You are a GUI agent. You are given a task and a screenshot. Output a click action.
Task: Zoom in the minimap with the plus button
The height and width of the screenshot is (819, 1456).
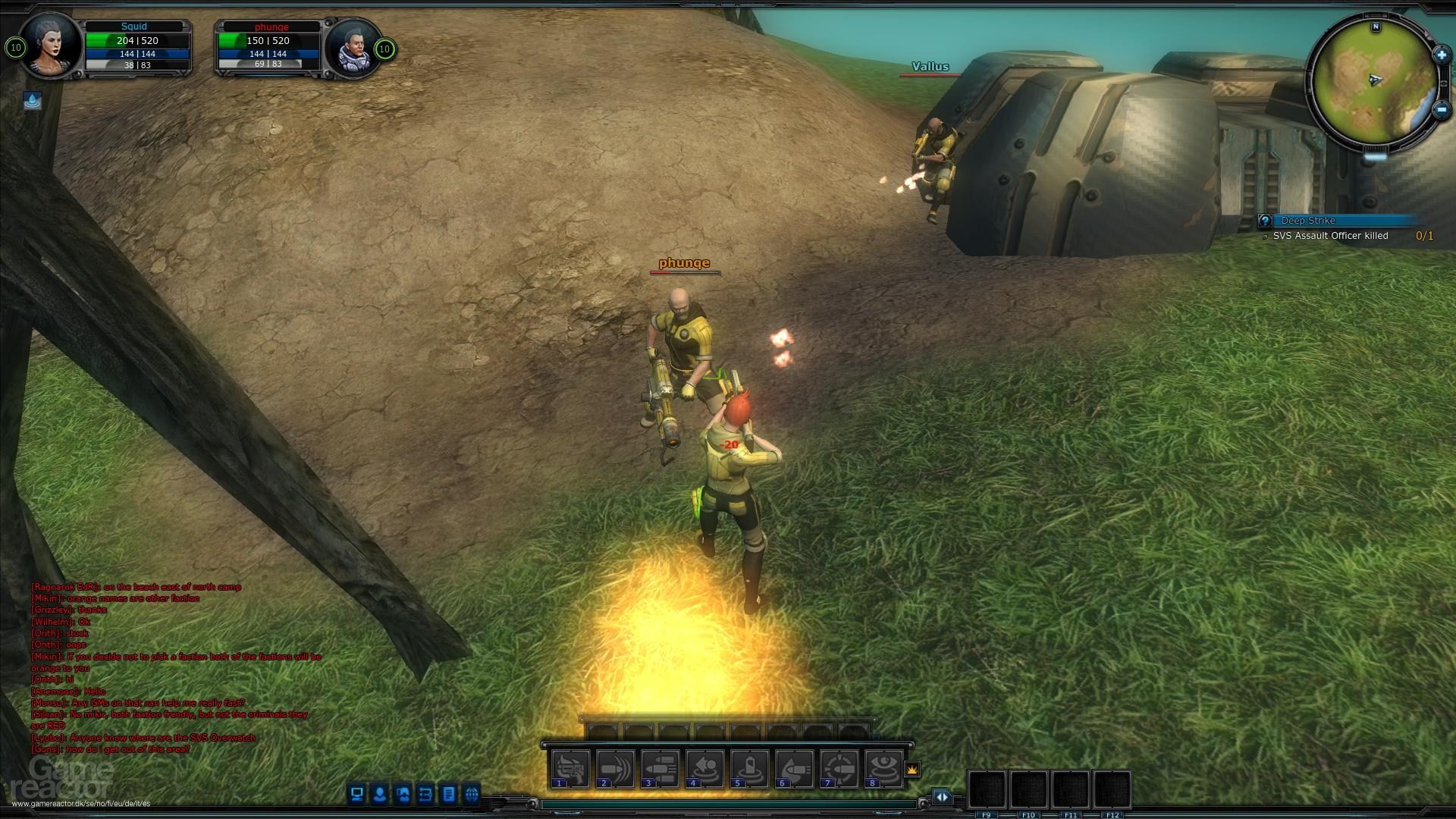point(1441,55)
